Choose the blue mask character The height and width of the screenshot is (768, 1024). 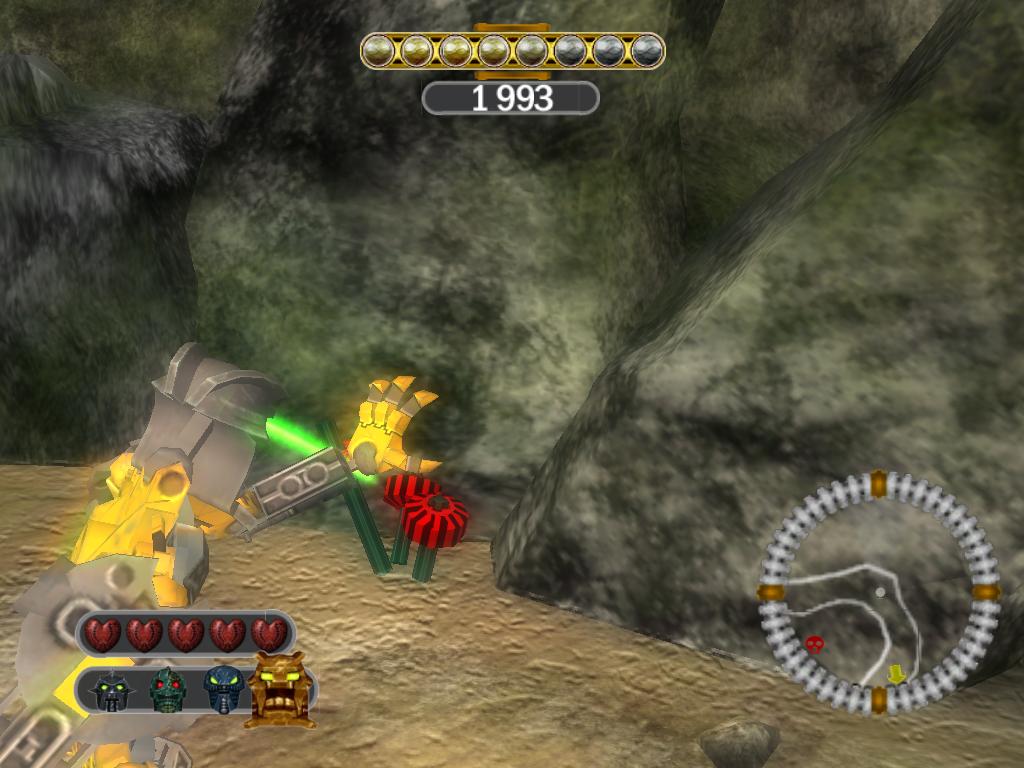tap(224, 689)
